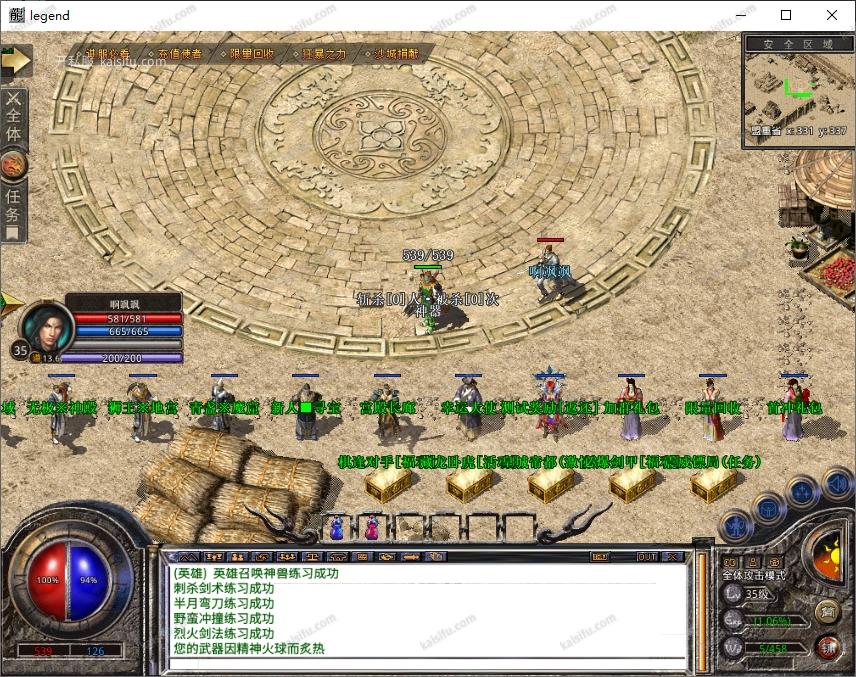Screen dimensions: 856x677
Task: Open the 任务 quest side panel
Action: click(13, 204)
